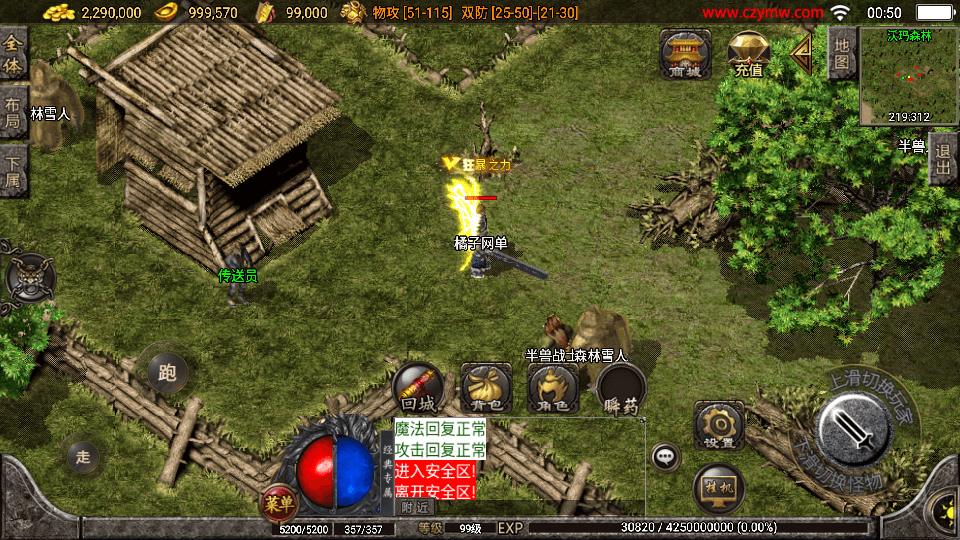The image size is (960, 540).
Task: Open the 设置 settings gear
Action: click(719, 426)
